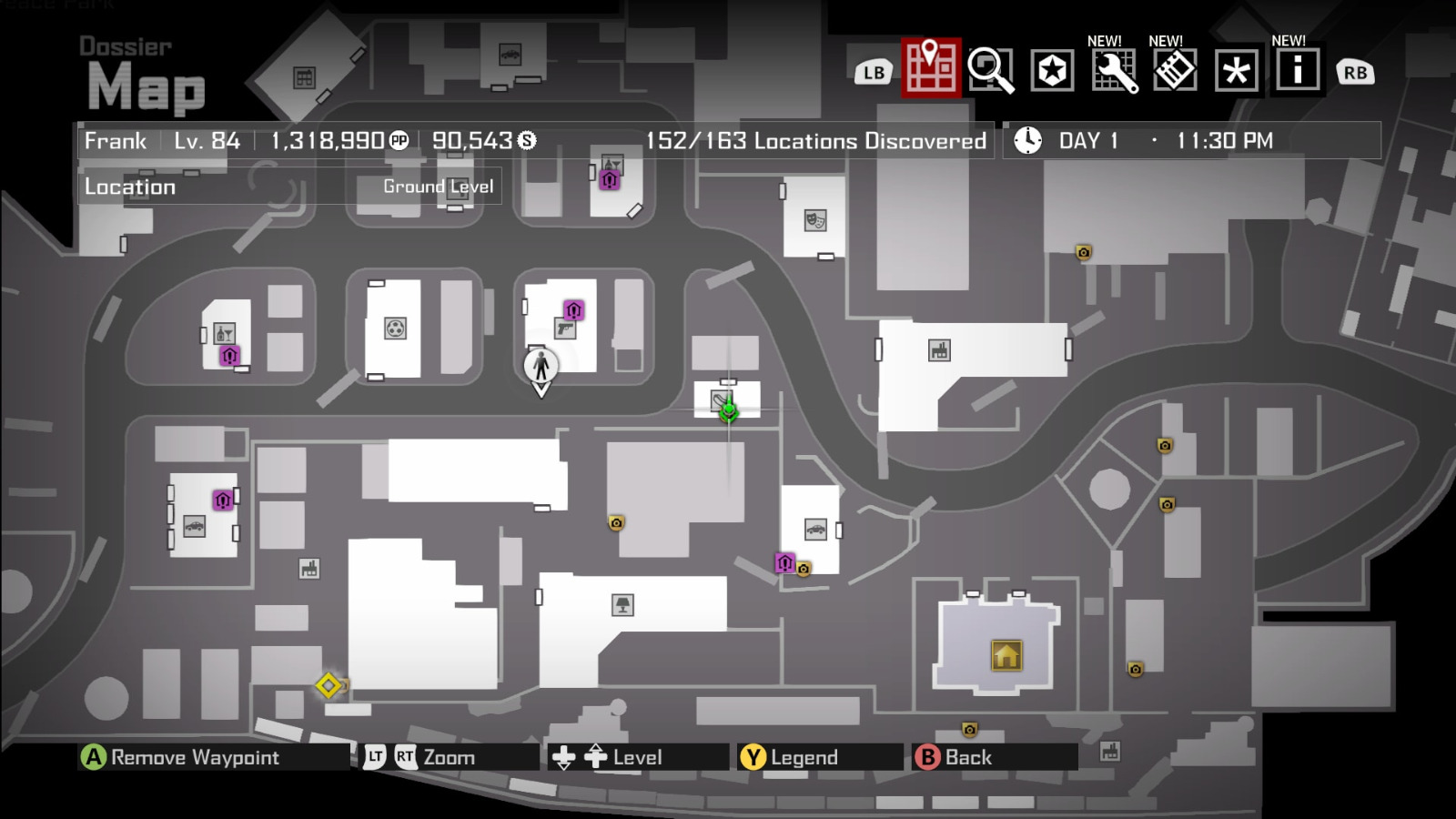Click the wrench combo weapons icon

click(x=1114, y=71)
